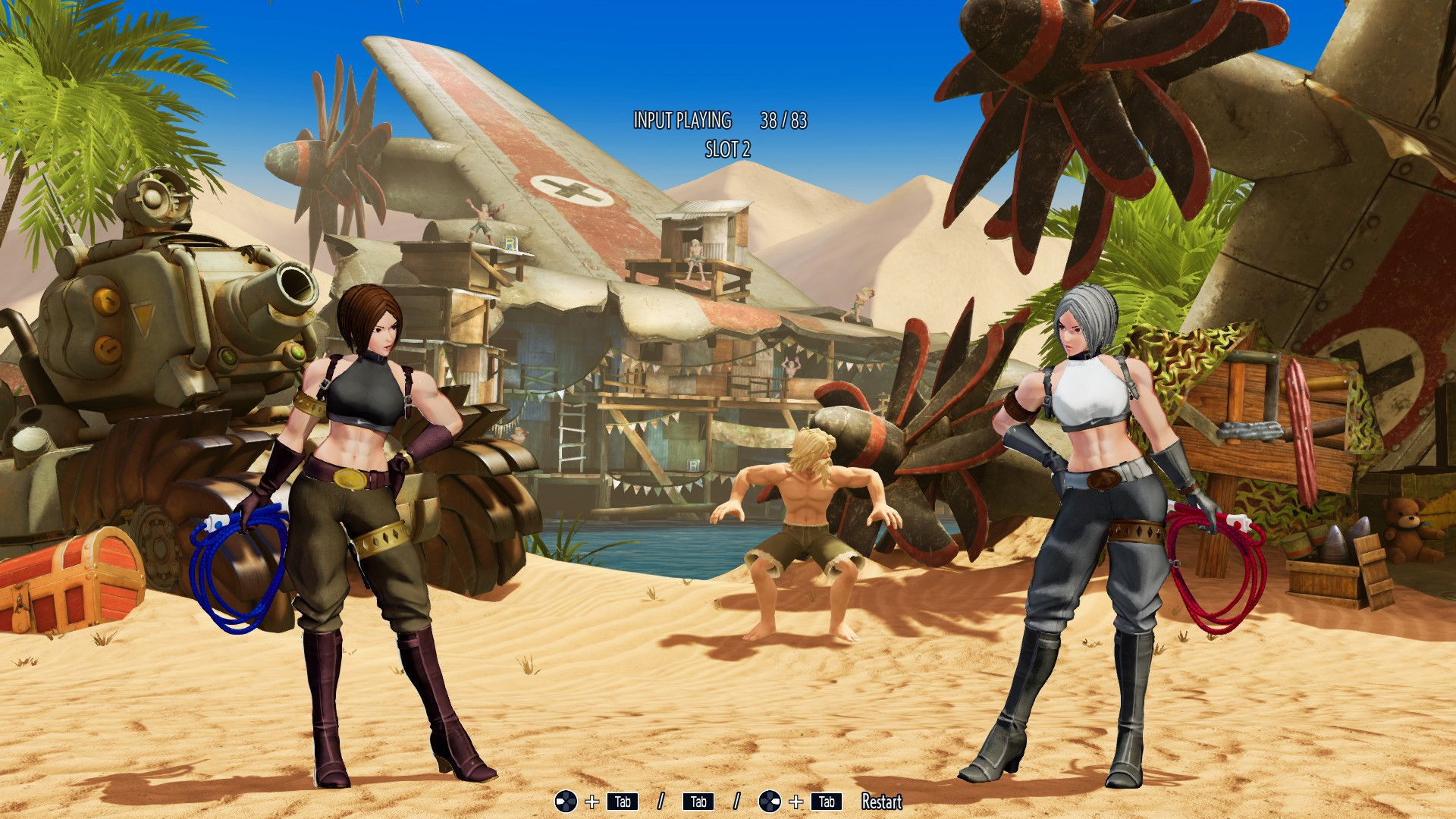Click the input playback status header
The width and height of the screenshot is (1456, 819).
682,119
